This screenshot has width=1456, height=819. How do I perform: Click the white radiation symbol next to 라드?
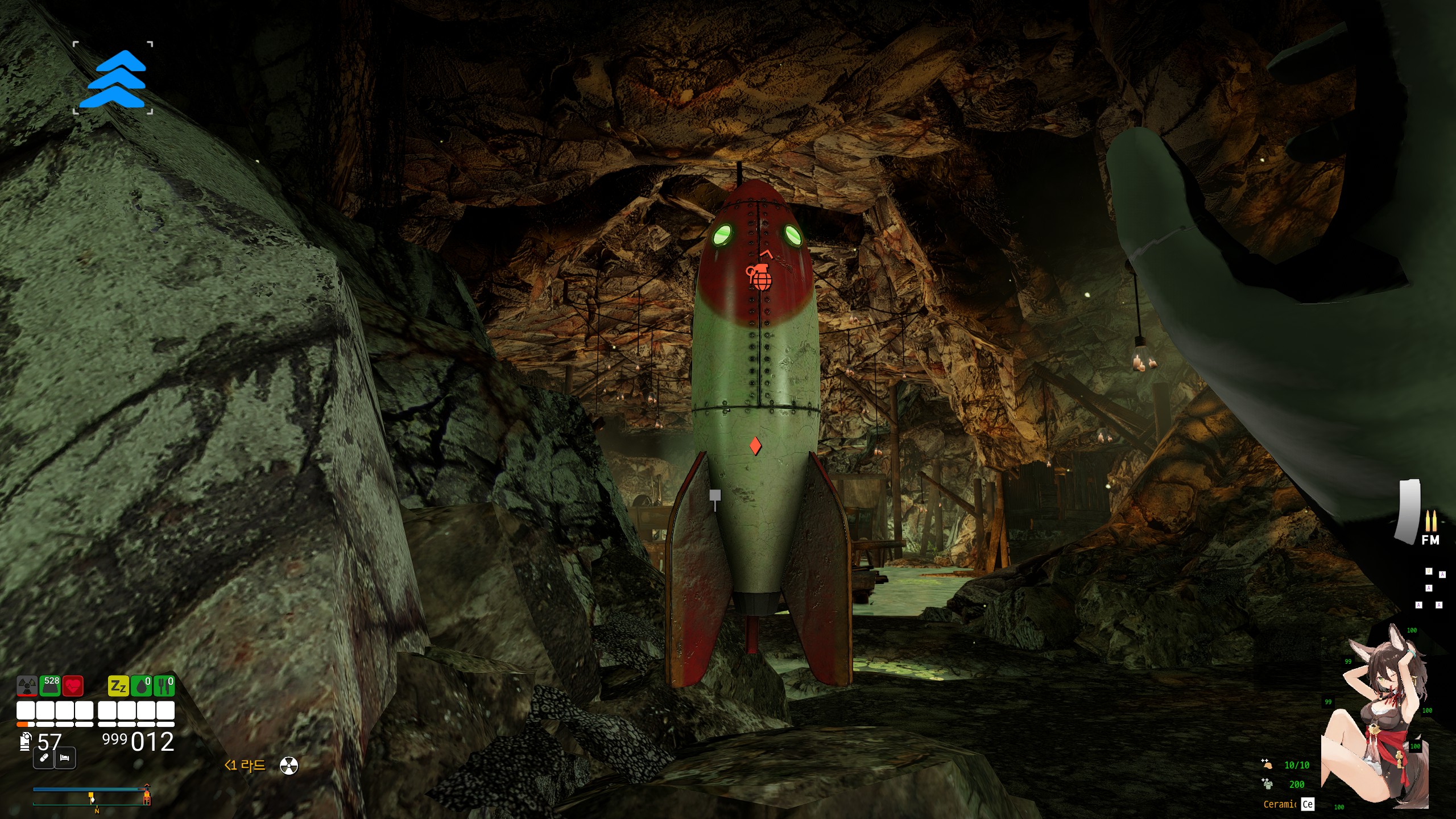point(289,766)
